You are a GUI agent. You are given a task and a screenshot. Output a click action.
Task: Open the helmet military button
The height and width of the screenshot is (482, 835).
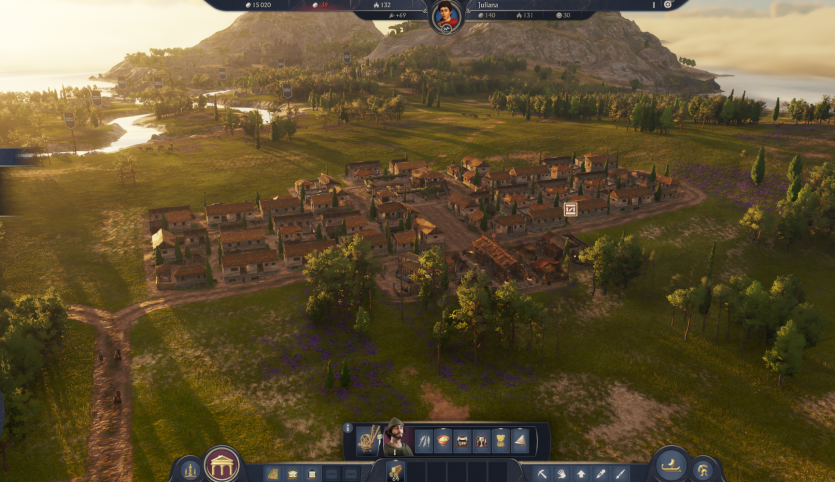pyautogui.click(x=703, y=470)
